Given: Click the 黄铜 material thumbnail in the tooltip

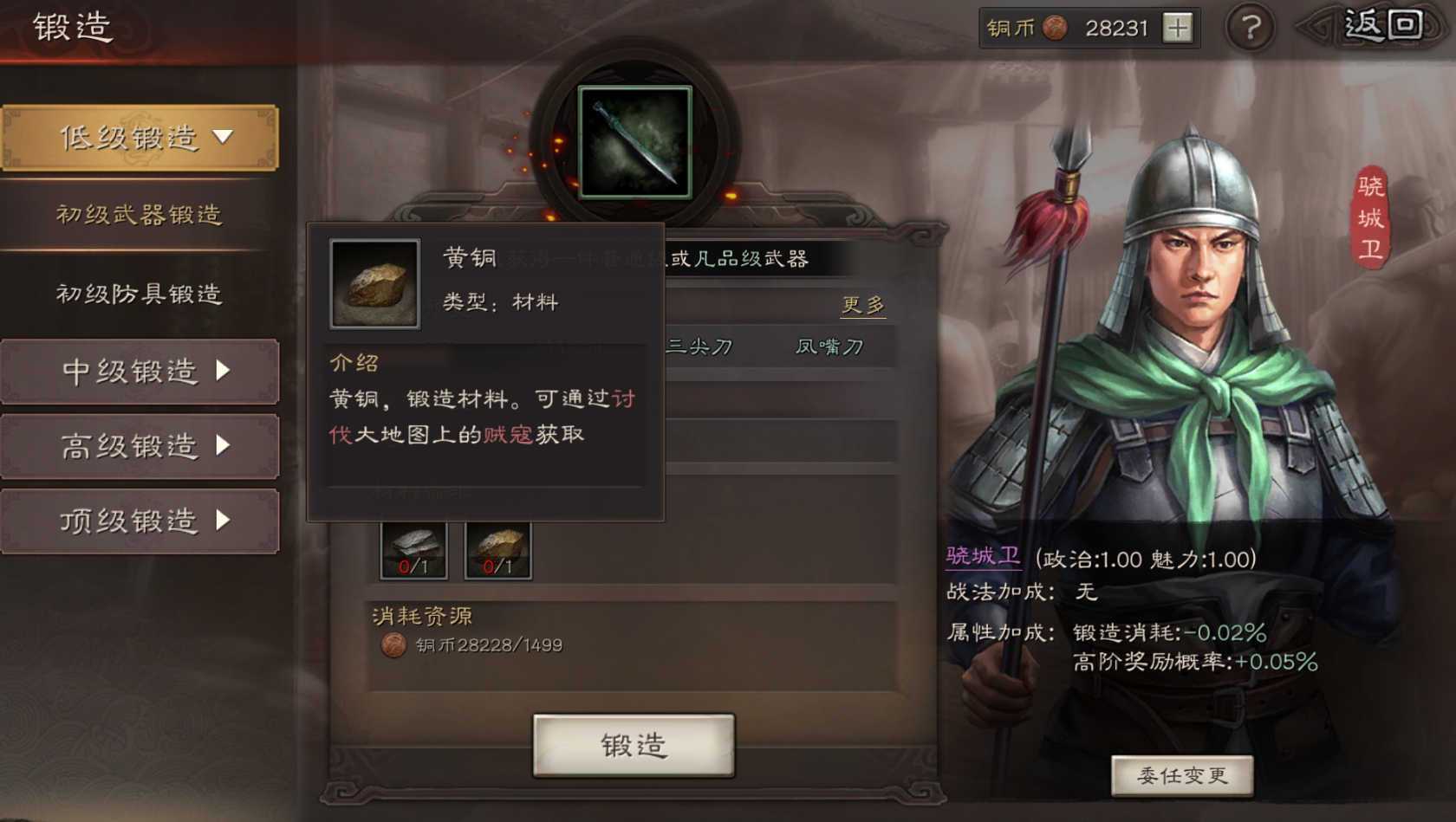Looking at the screenshot, I should [x=374, y=283].
